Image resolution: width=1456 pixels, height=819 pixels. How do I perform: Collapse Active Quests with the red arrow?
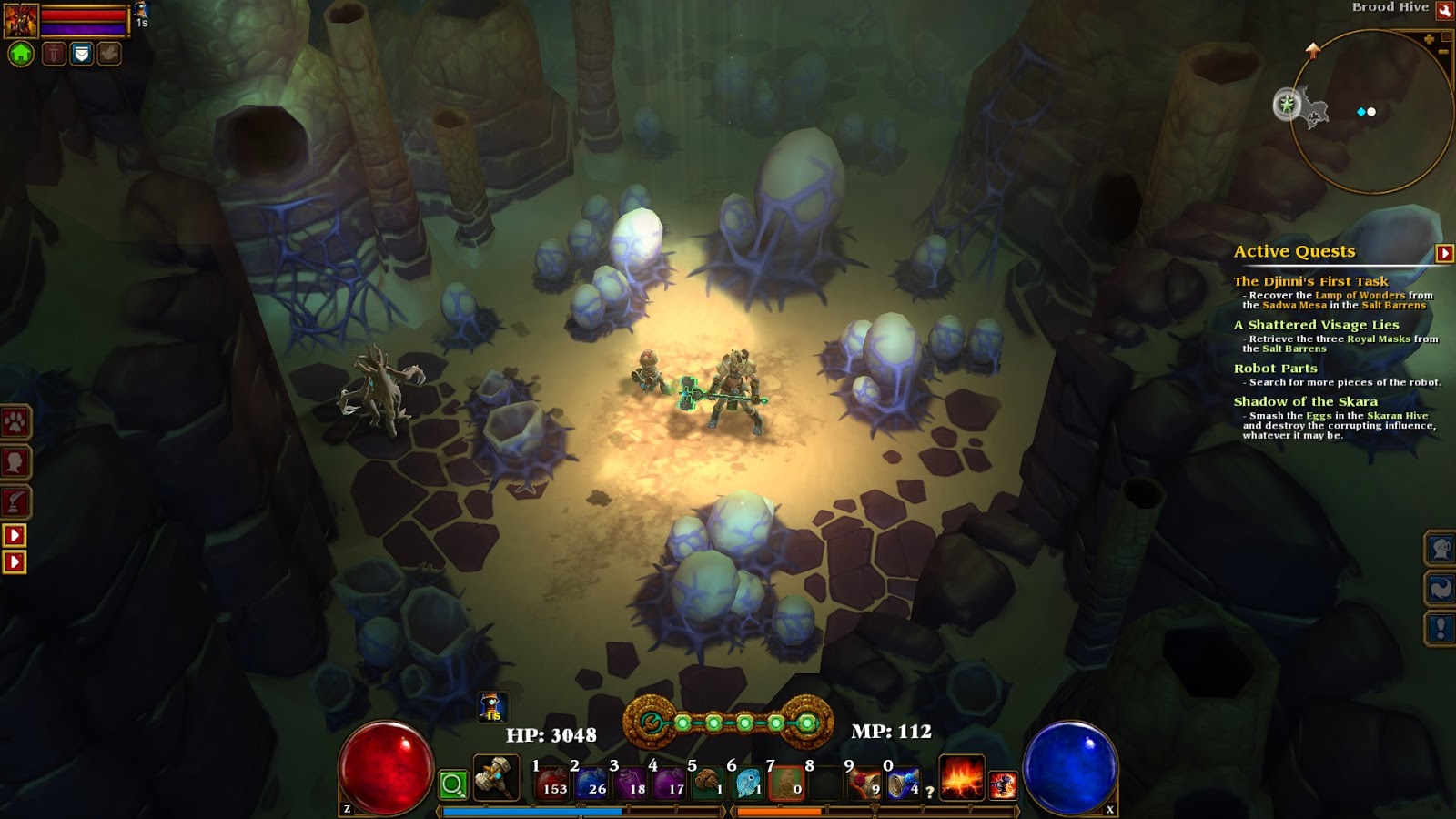(1442, 251)
